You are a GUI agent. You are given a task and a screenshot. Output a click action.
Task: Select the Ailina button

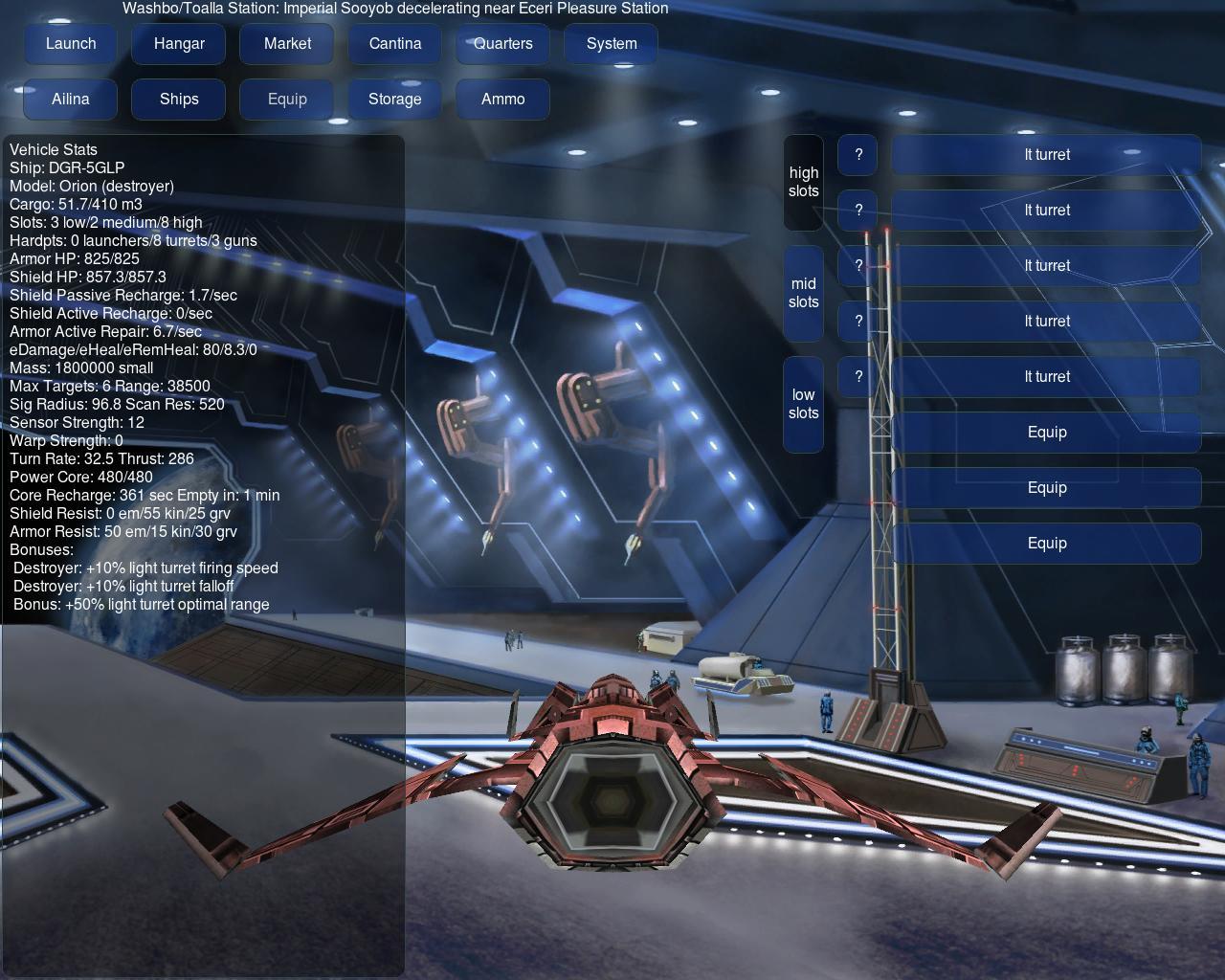pos(71,100)
